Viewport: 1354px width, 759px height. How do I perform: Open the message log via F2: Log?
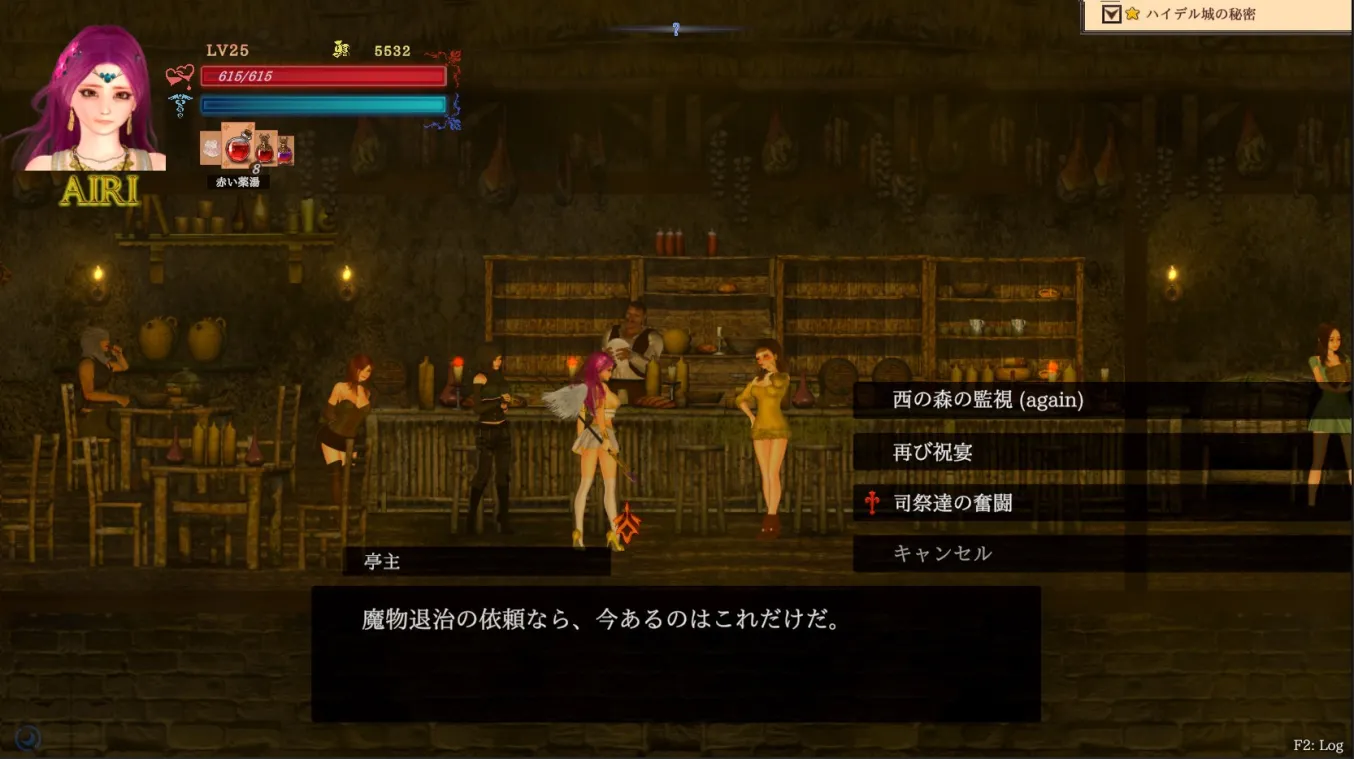[1317, 745]
